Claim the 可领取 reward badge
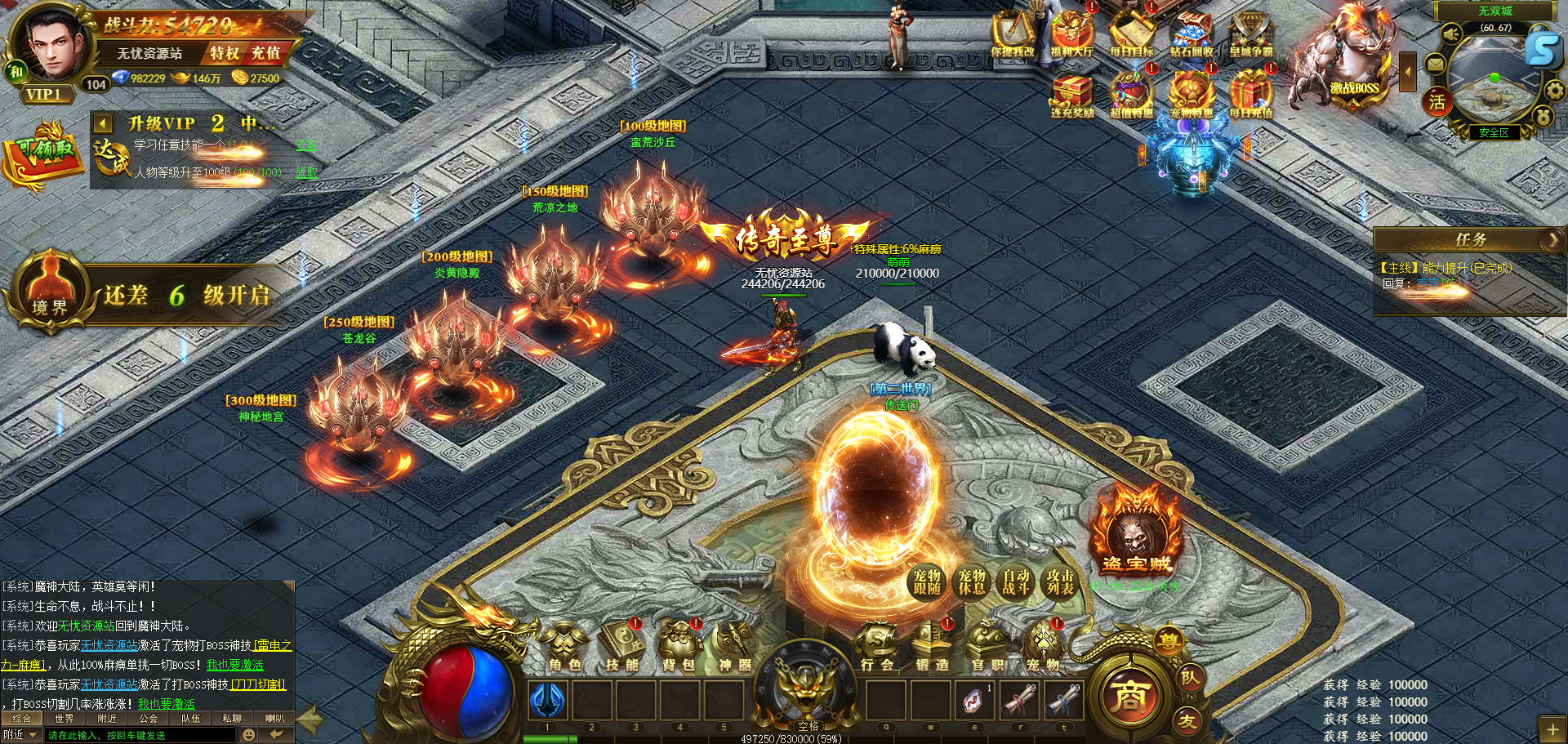Image resolution: width=1568 pixels, height=744 pixels. point(42,154)
